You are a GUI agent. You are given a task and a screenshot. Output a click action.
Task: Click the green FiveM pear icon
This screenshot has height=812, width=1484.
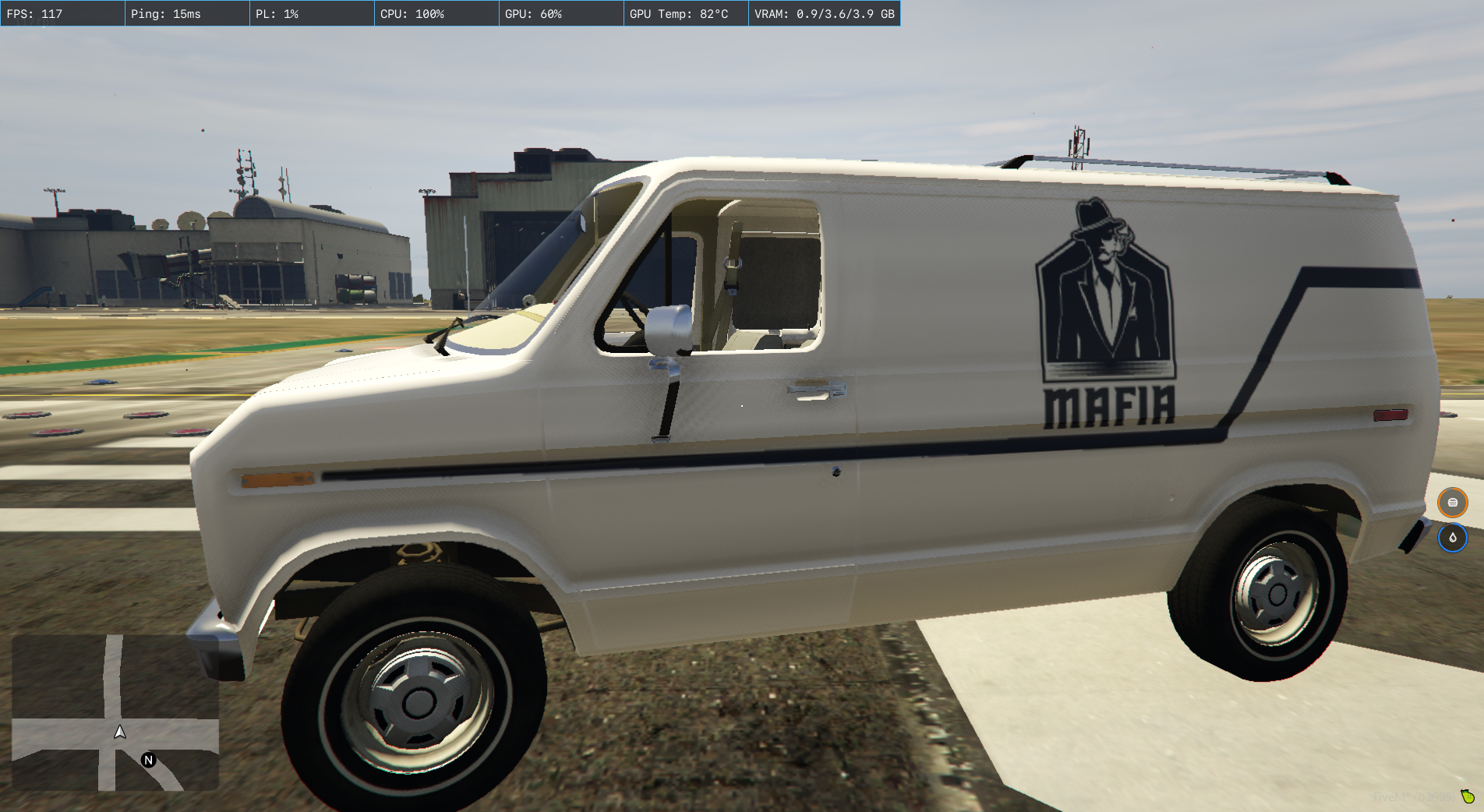click(x=1468, y=796)
